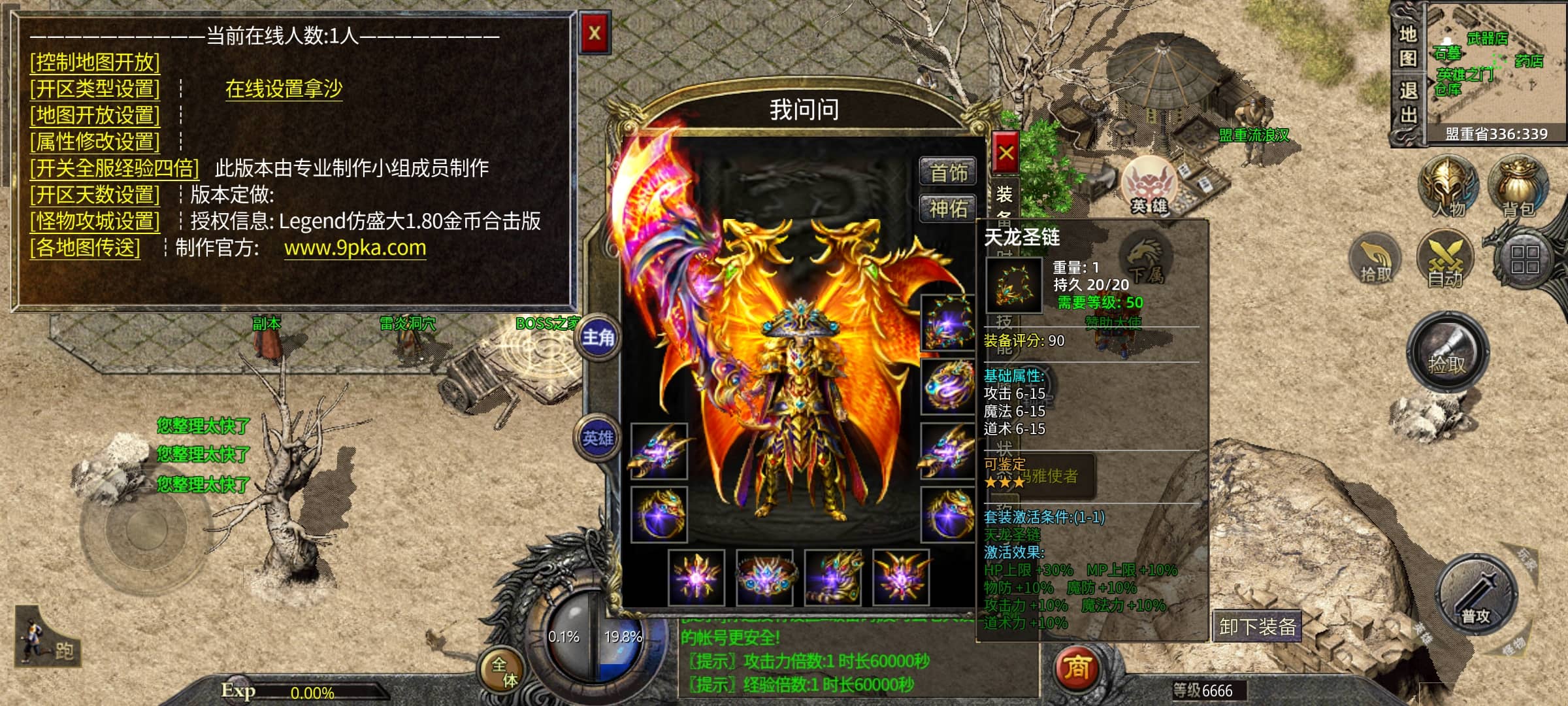Image resolution: width=1568 pixels, height=706 pixels.
Task: Click 卸下装备 to unequip item
Action: coord(1257,626)
